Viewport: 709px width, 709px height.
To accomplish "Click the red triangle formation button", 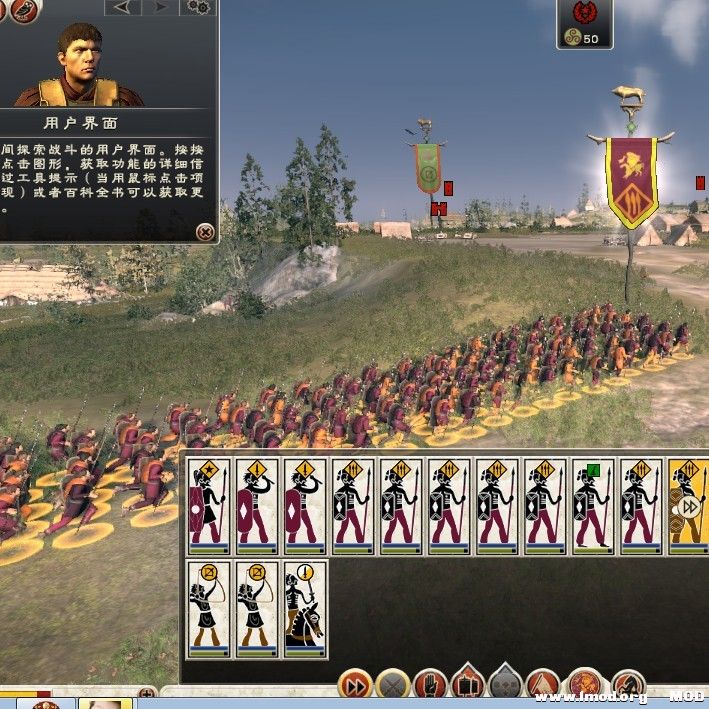I will point(543,685).
